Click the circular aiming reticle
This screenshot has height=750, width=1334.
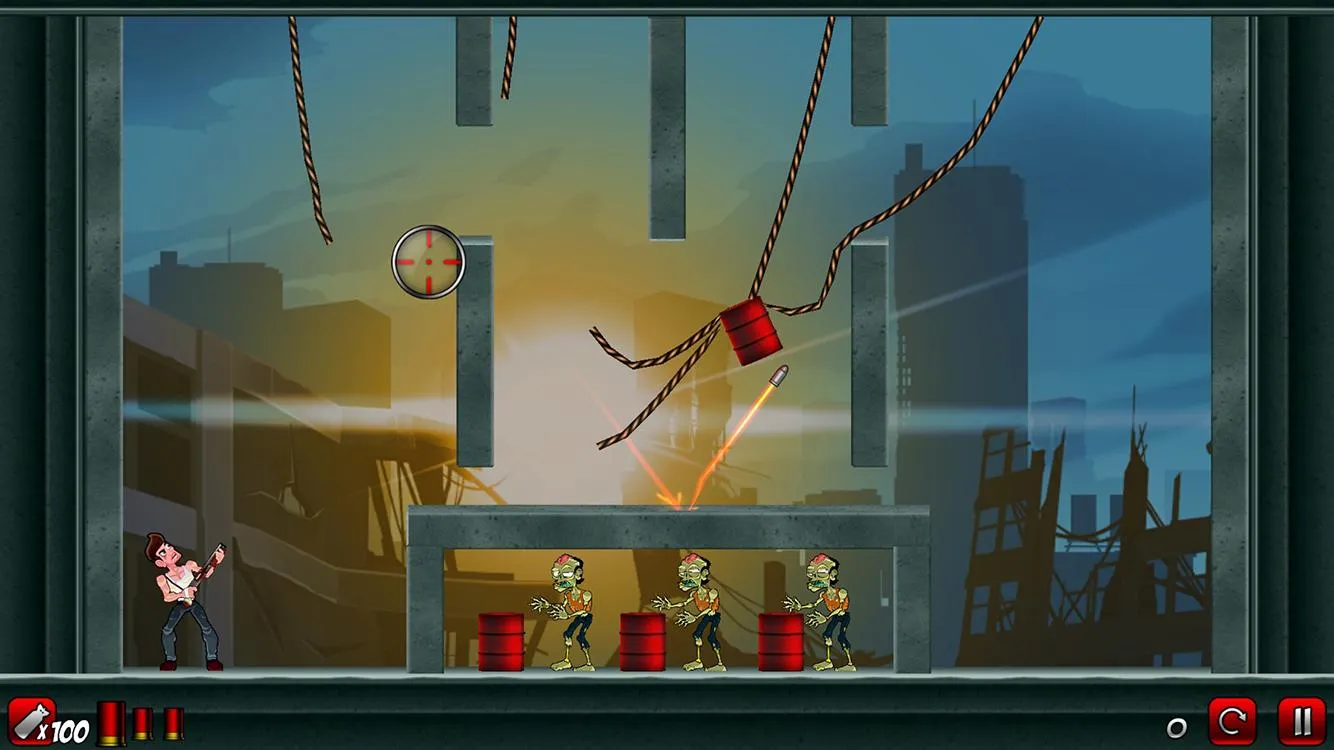coord(427,262)
